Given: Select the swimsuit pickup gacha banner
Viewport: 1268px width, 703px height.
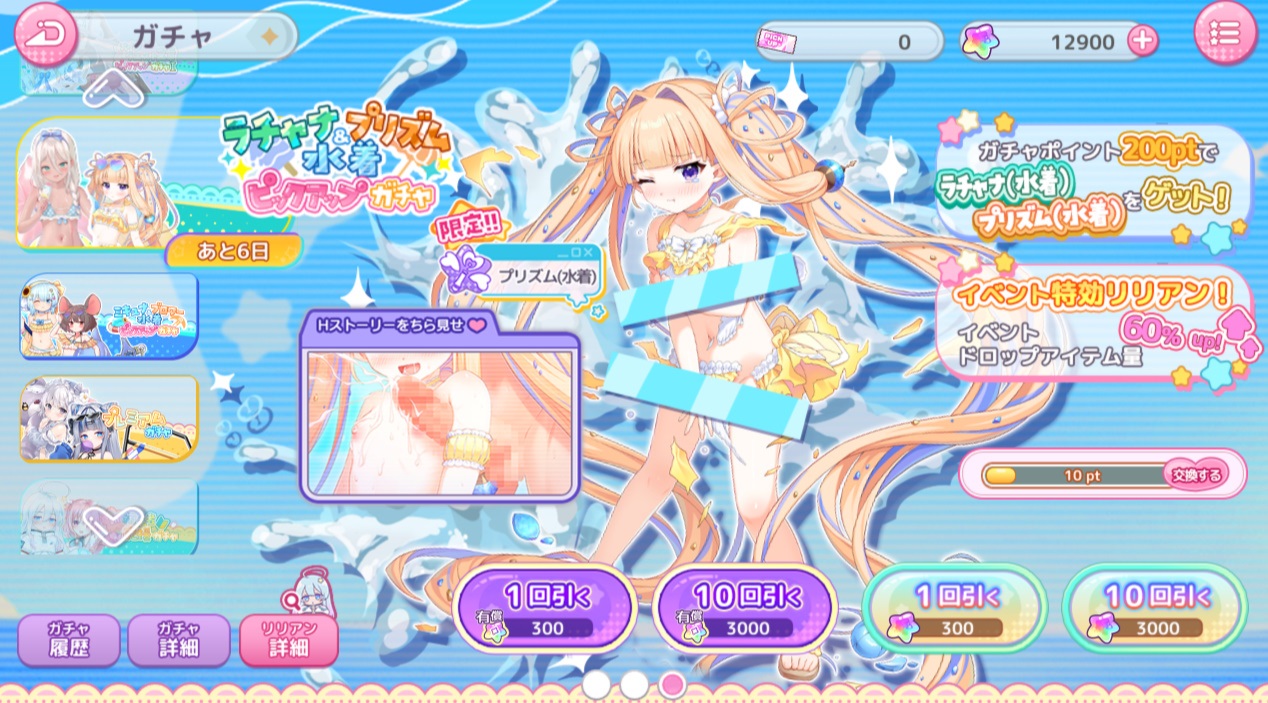Looking at the screenshot, I should coord(107,185).
